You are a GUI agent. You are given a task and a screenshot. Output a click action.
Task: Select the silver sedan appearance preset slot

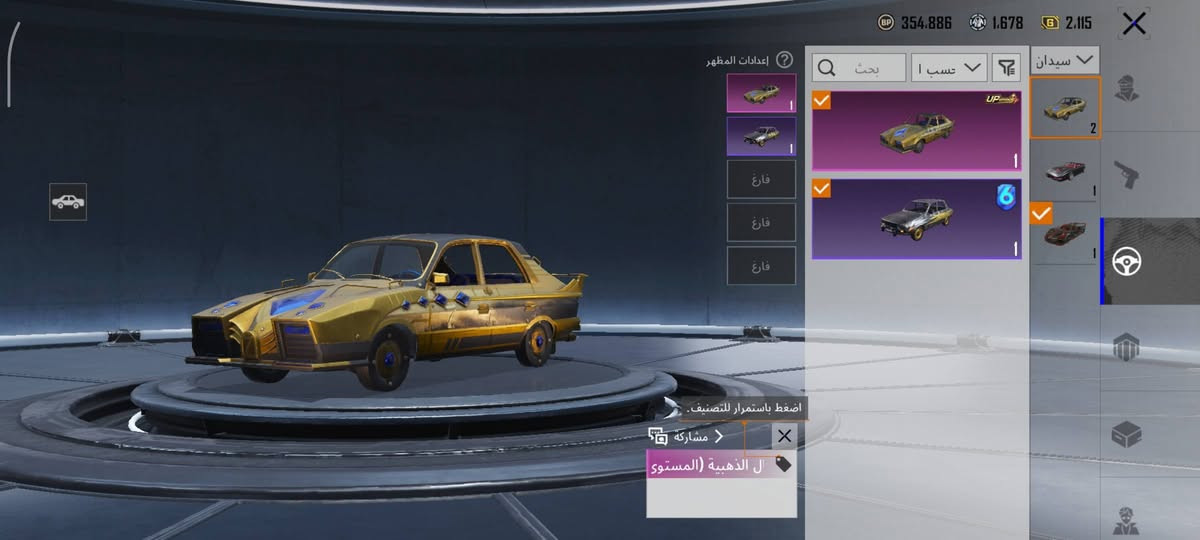click(761, 136)
